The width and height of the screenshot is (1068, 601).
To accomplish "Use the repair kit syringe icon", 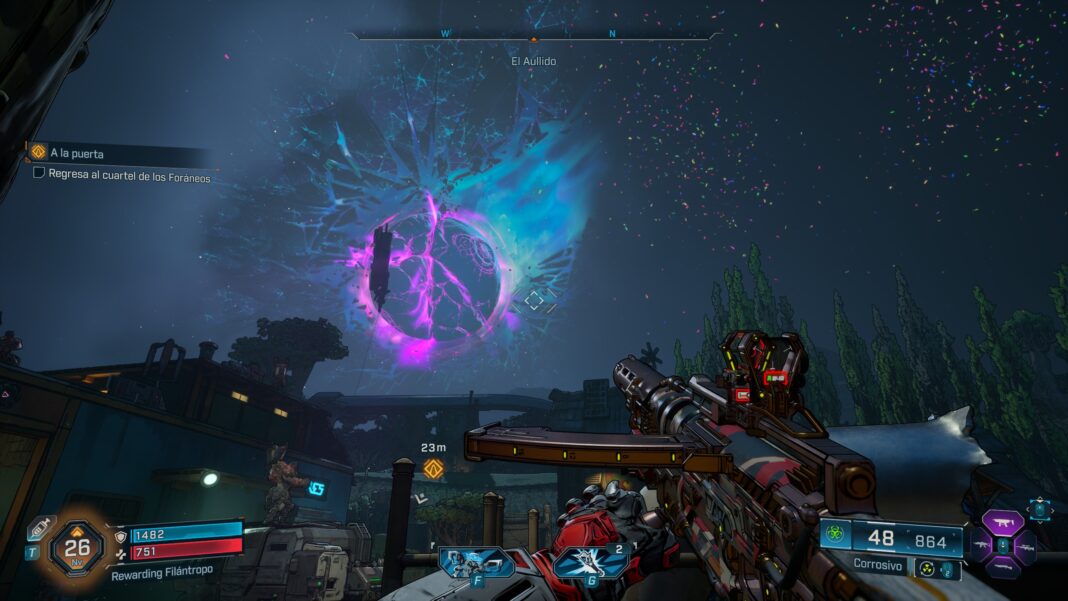I will coord(40,527).
